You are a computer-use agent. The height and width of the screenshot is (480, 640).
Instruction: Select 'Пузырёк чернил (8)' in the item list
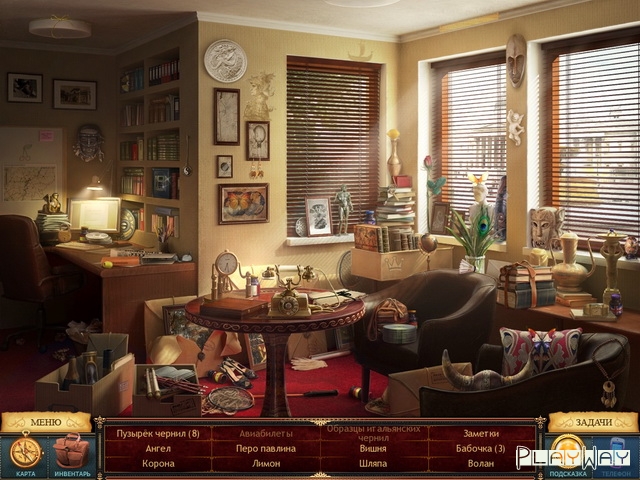click(x=158, y=433)
